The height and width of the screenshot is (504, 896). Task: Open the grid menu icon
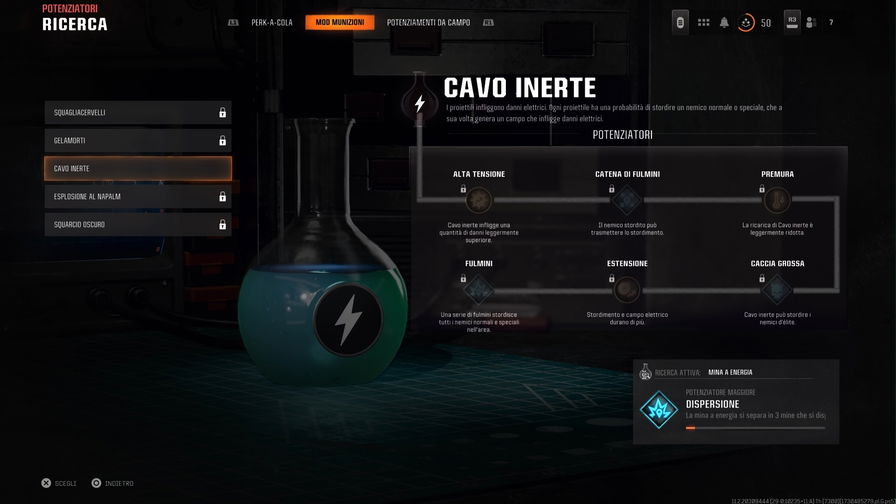pos(703,22)
